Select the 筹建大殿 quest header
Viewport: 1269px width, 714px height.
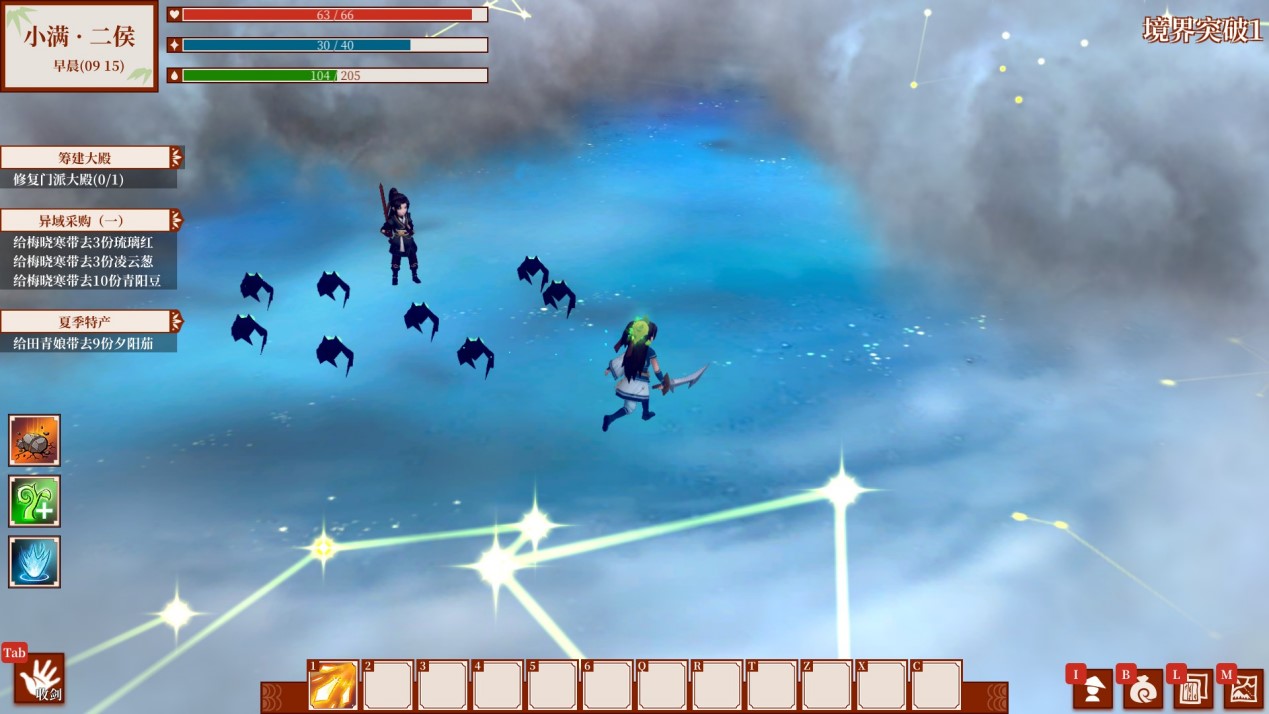point(88,158)
